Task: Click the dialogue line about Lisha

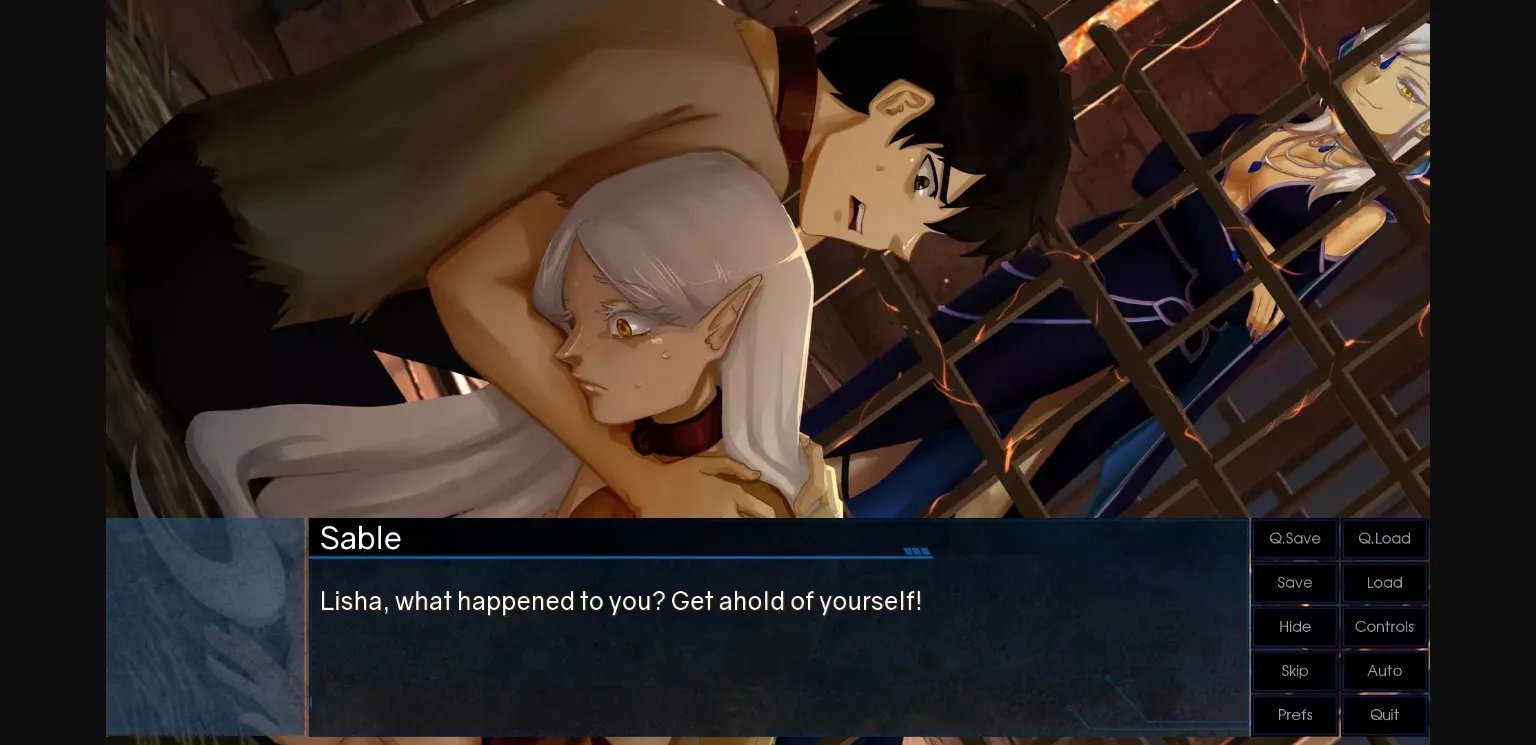Action: [620, 601]
